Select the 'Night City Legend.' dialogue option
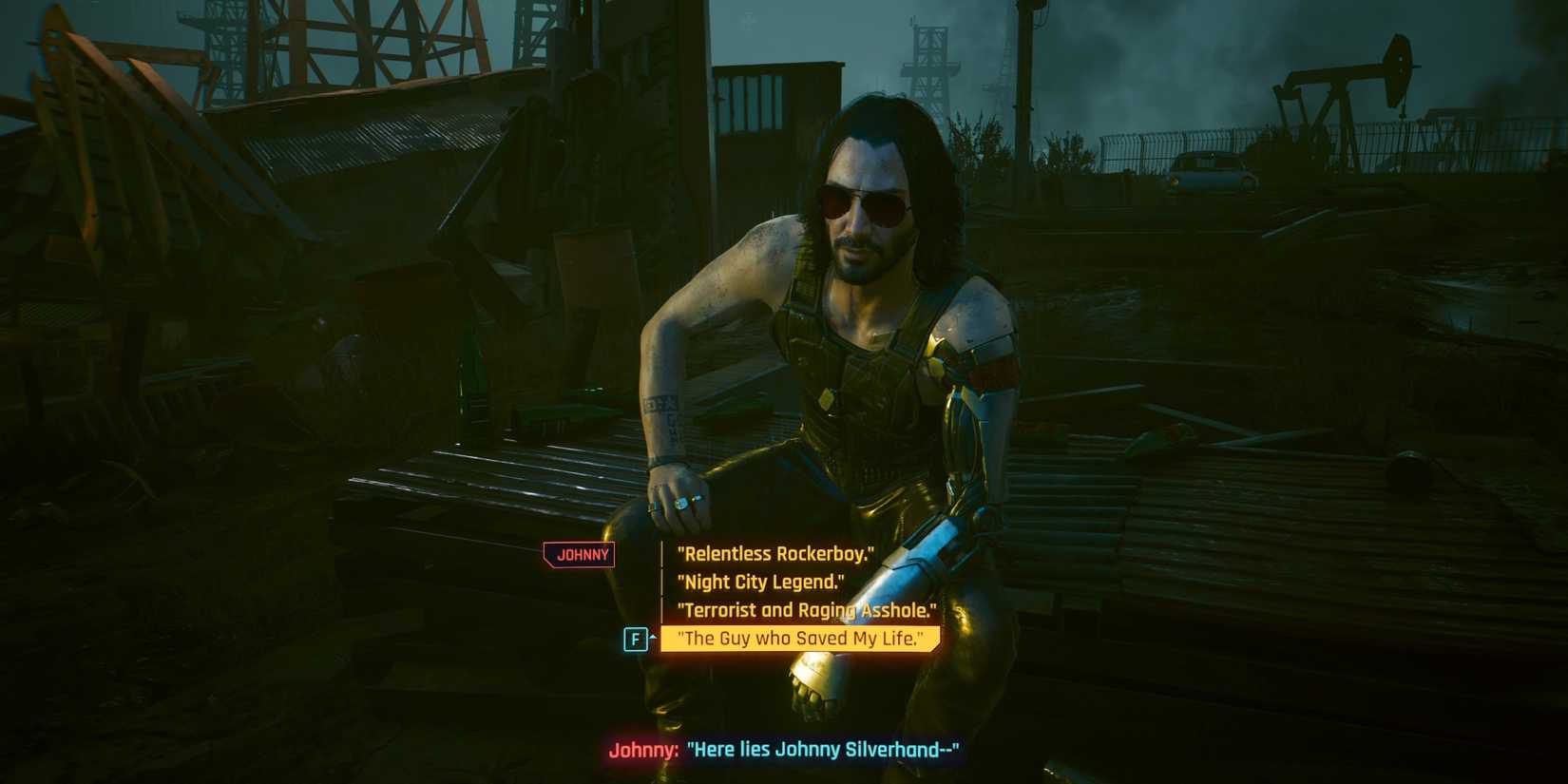1568x784 pixels. tap(760, 582)
